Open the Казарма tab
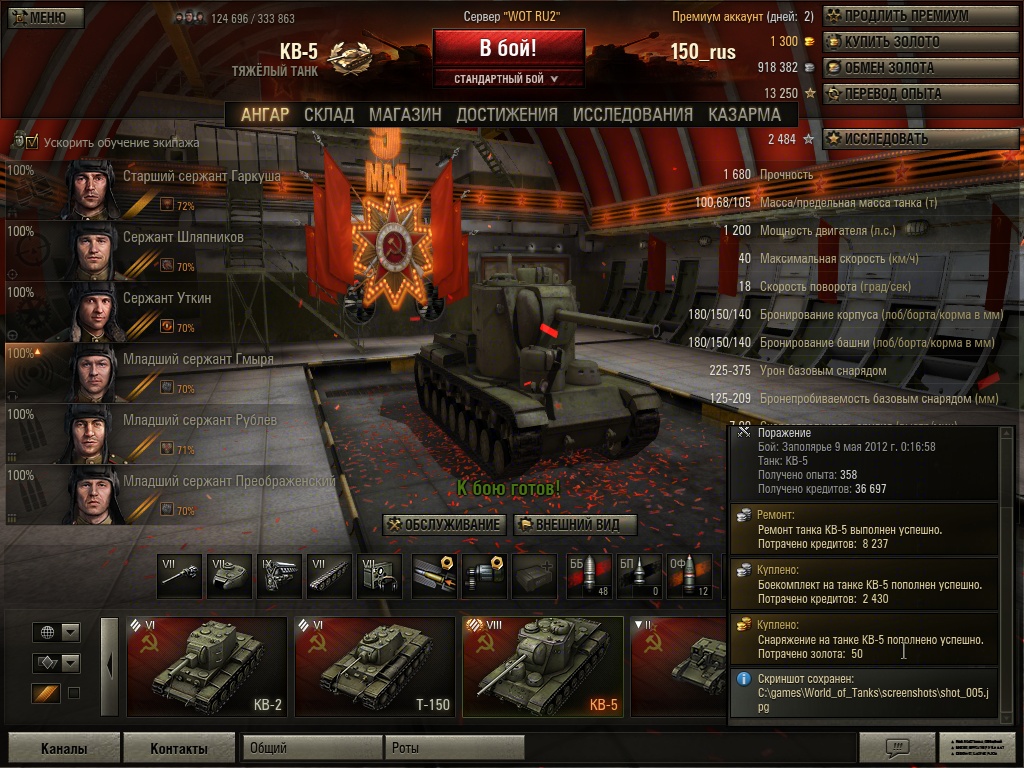Viewport: 1024px width, 768px height. point(745,115)
